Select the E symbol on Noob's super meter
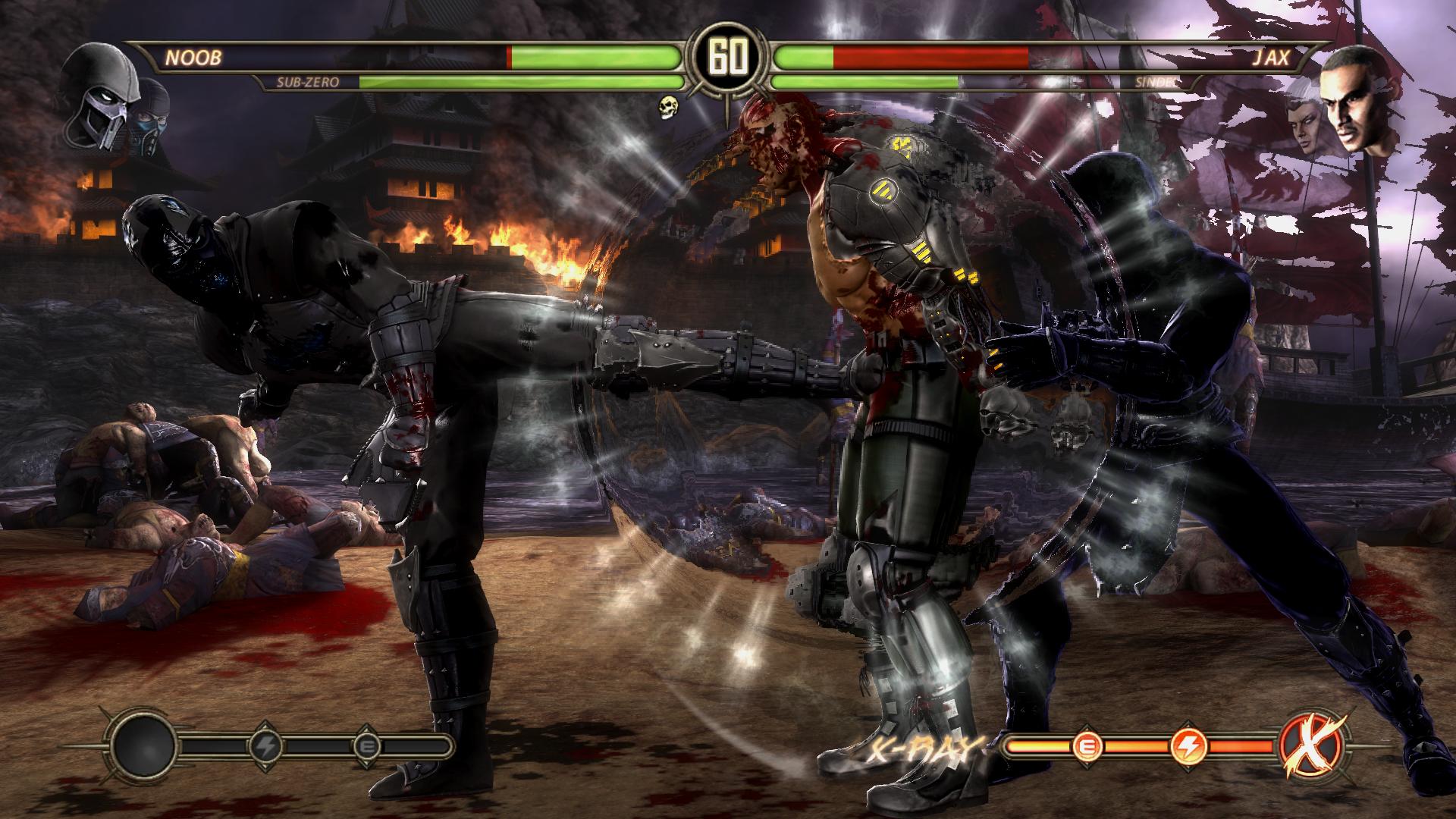 368,746
